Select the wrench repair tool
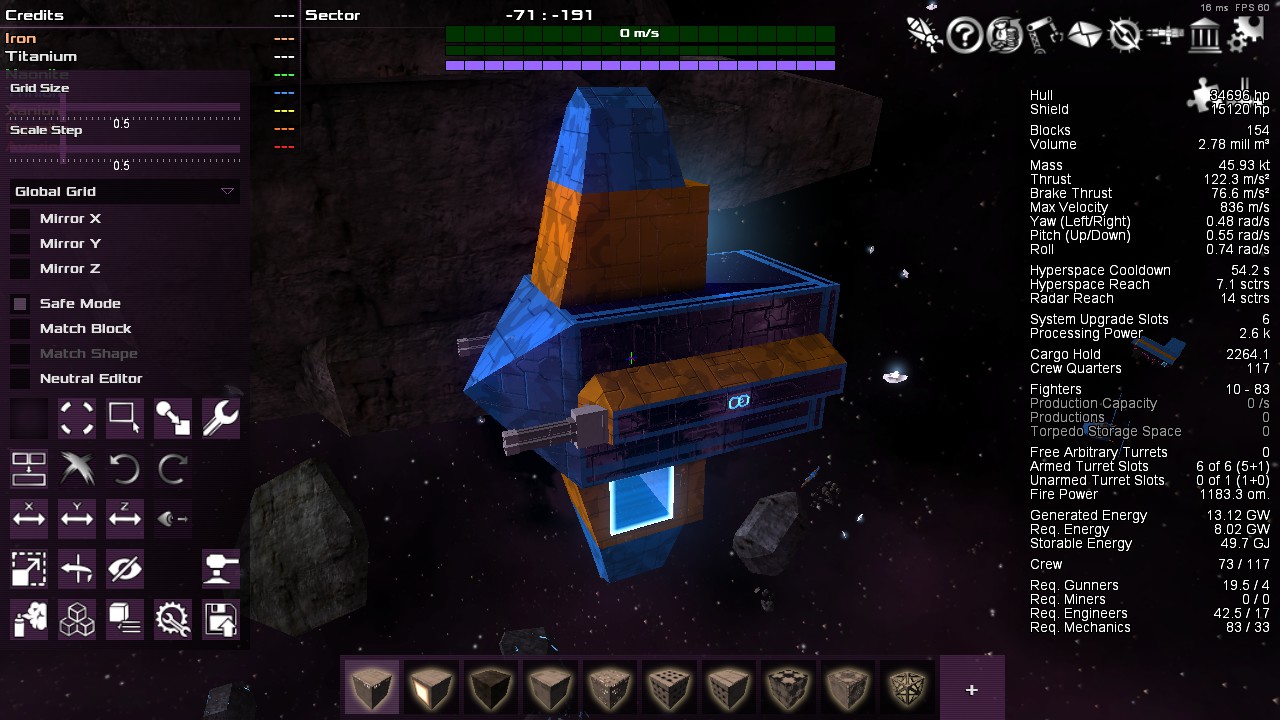This screenshot has width=1280, height=720. [x=220, y=418]
